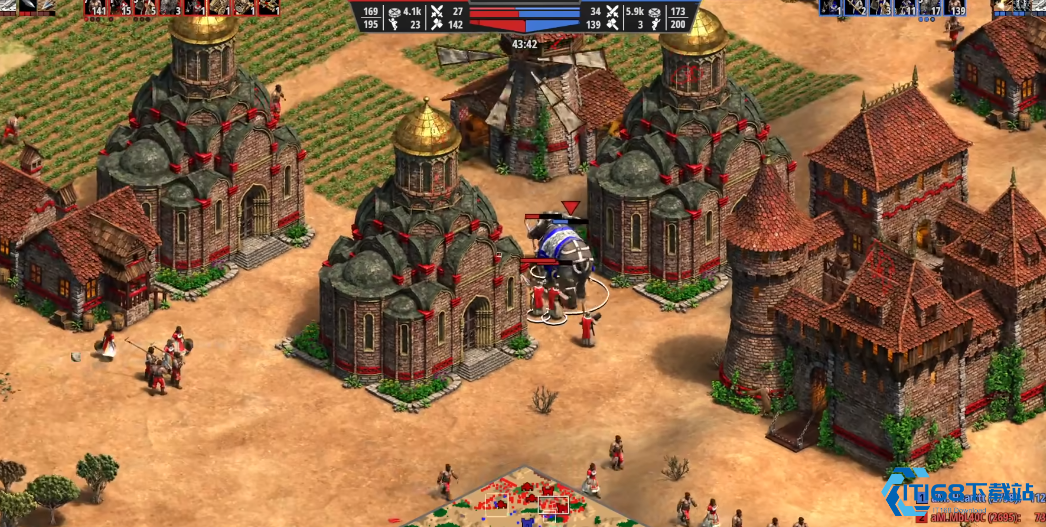Click blue player's unit icon showing 2
Viewport: 1046px width, 527px height.
click(857, 8)
